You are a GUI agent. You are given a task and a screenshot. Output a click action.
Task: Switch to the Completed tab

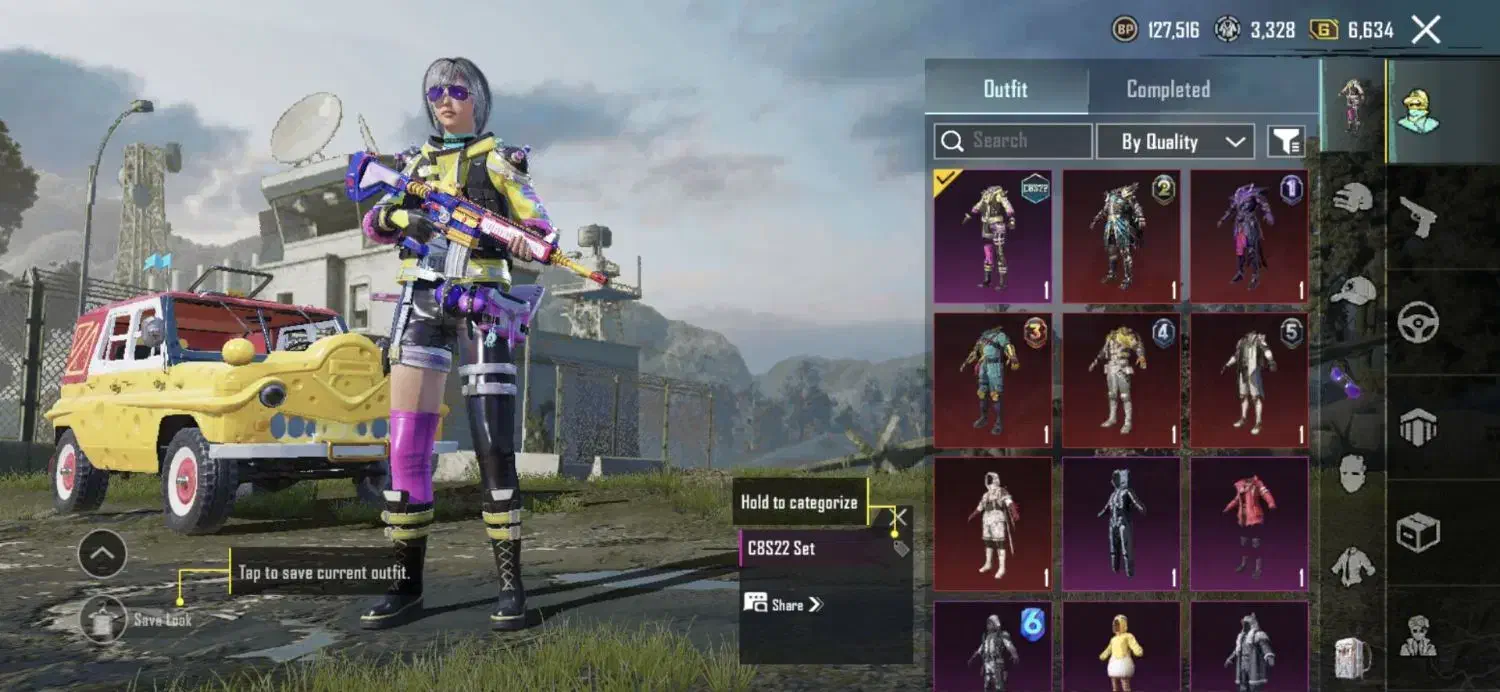tap(1168, 89)
